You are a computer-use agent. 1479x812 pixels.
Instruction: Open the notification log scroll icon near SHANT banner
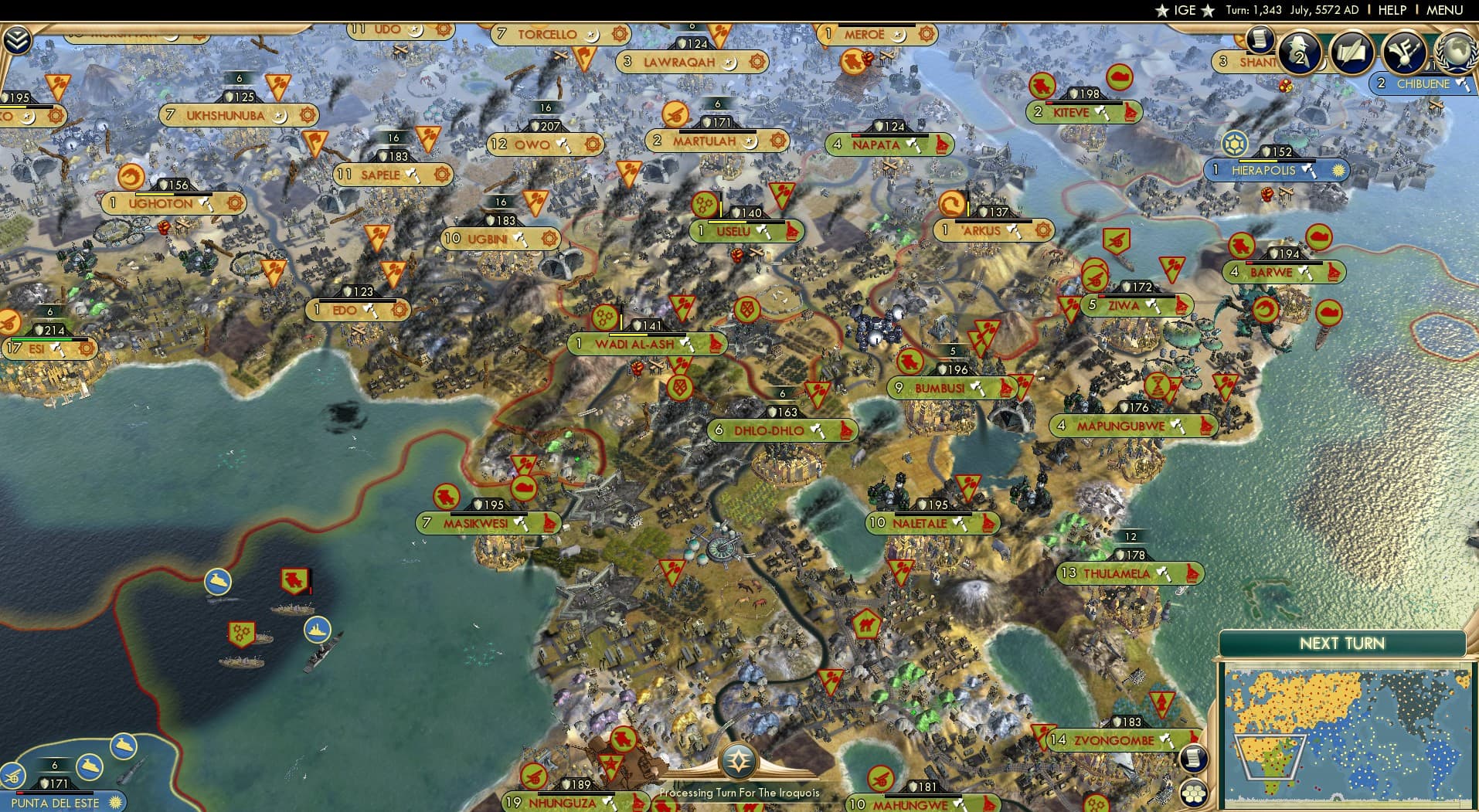pos(1261,43)
